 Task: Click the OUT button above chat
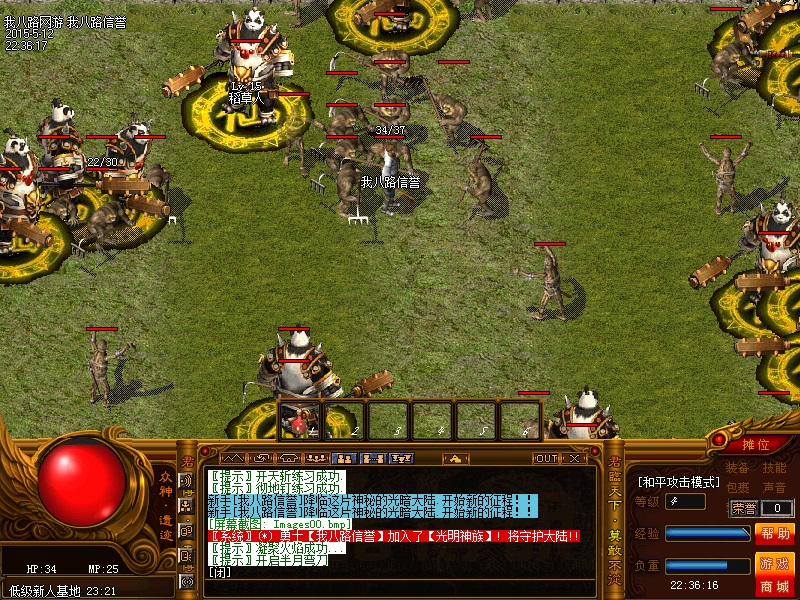[x=545, y=458]
